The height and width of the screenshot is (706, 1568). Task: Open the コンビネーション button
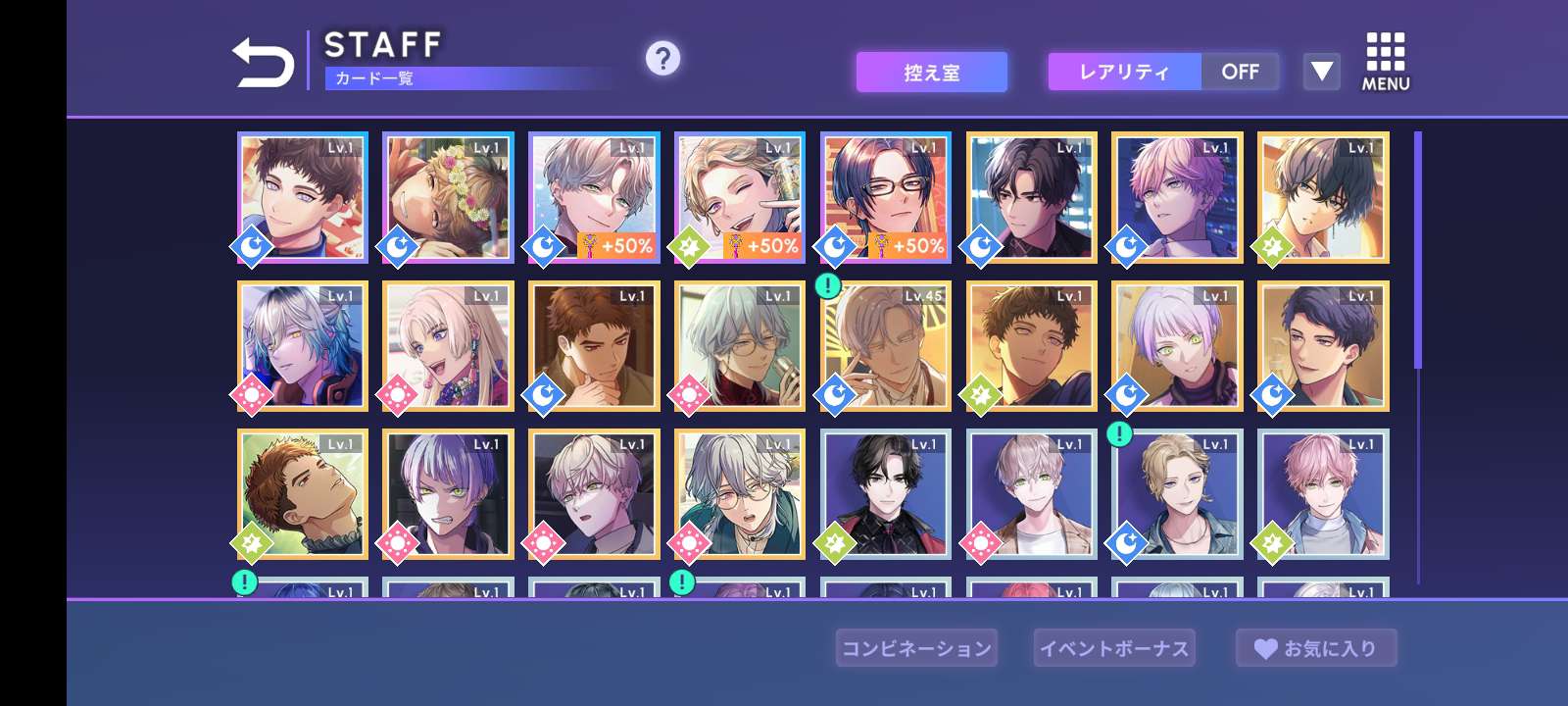916,648
